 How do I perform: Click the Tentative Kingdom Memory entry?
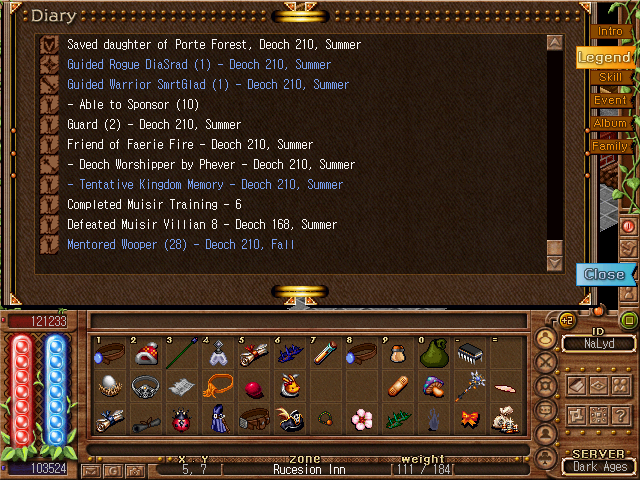tap(205, 184)
